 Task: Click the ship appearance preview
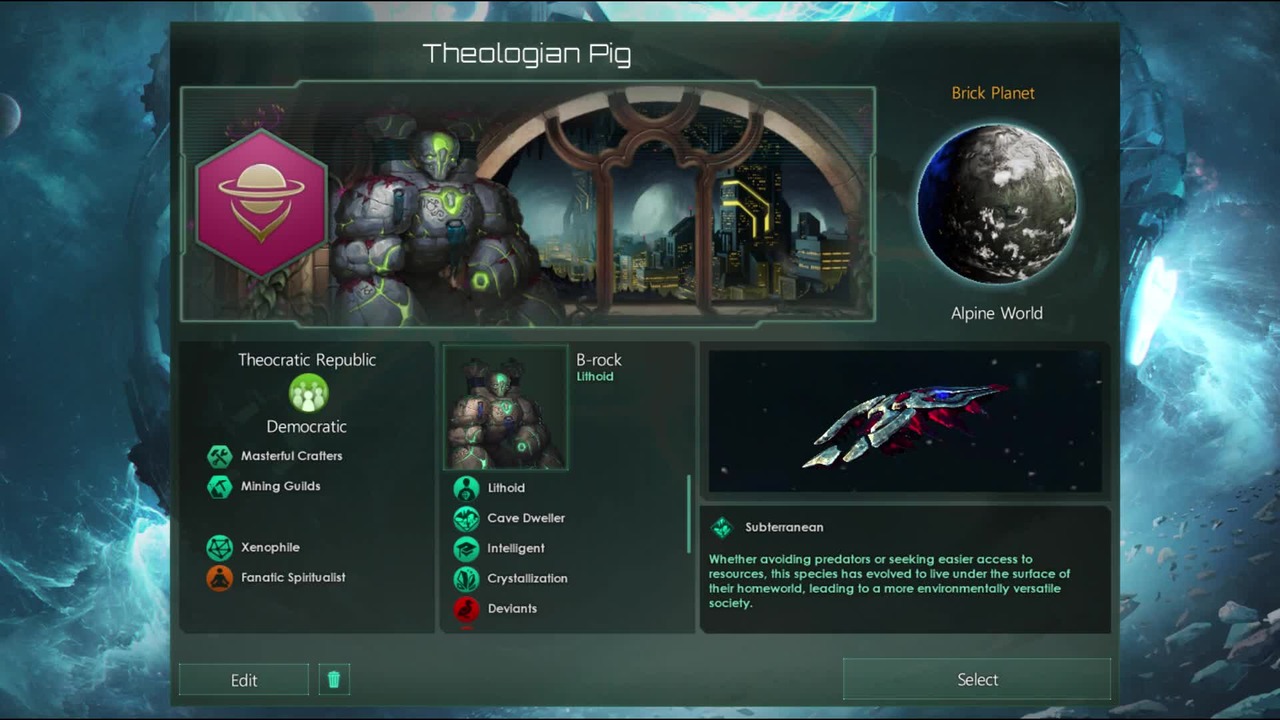click(905, 422)
